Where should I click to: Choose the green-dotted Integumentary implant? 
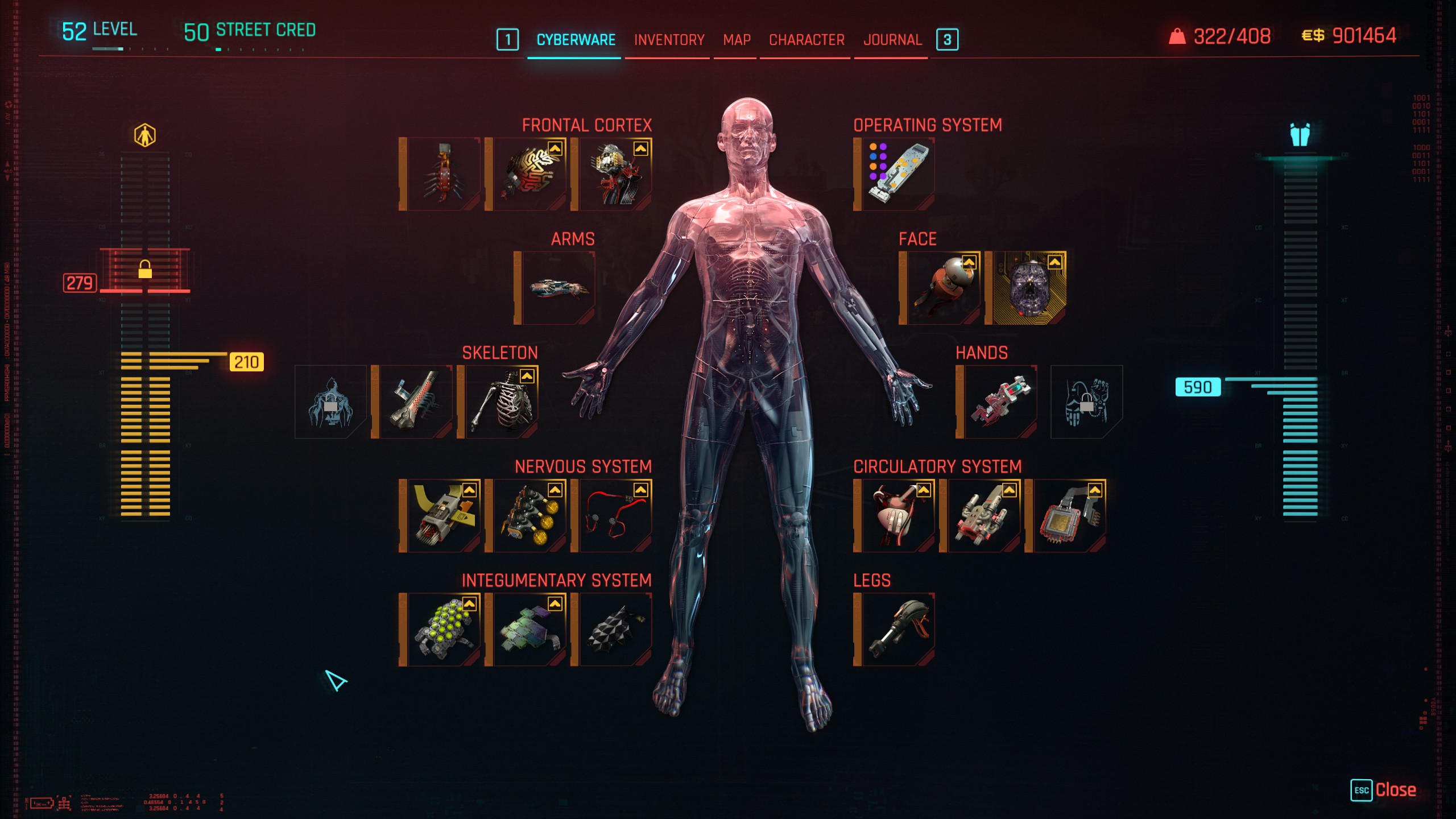click(444, 629)
